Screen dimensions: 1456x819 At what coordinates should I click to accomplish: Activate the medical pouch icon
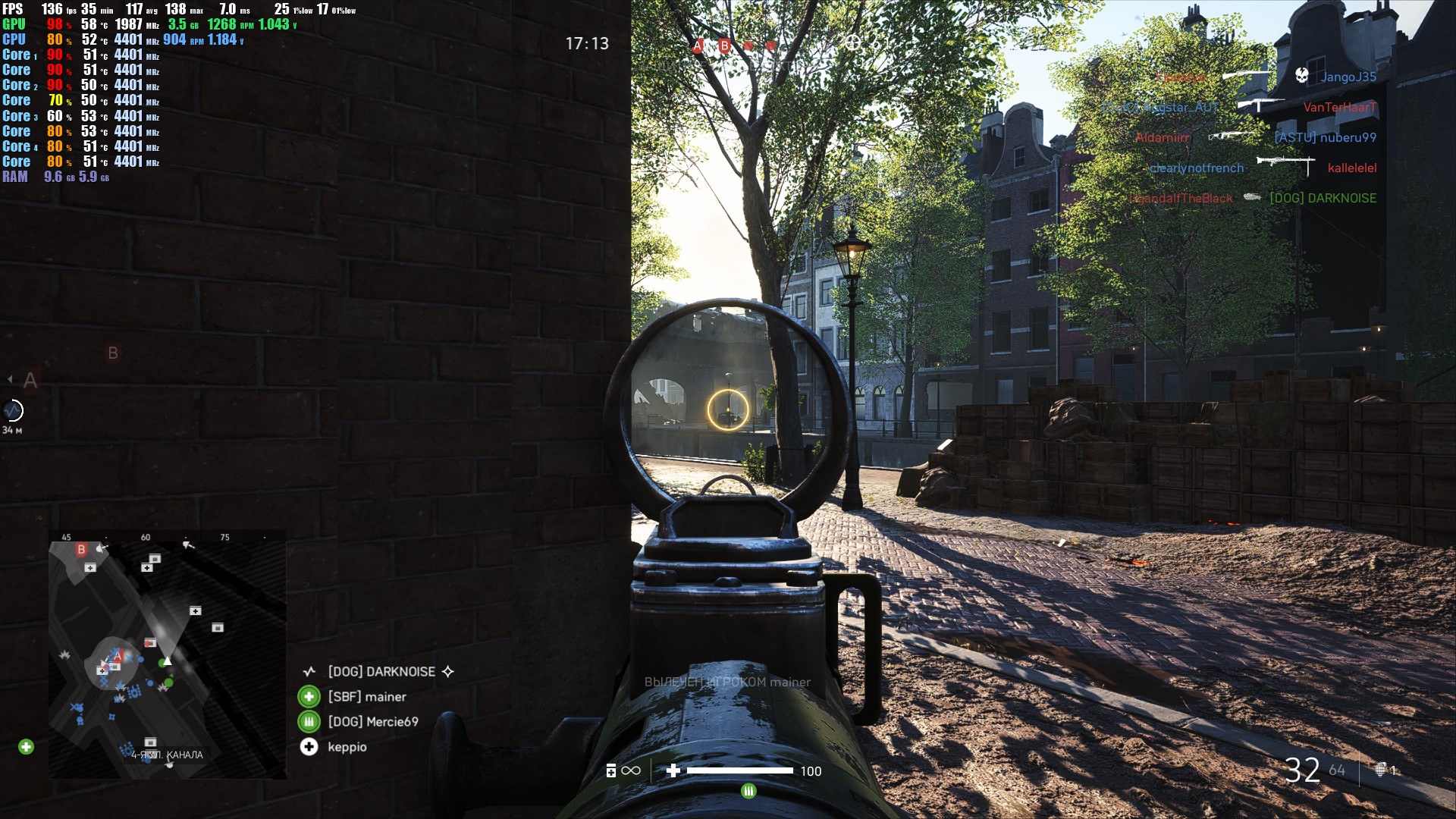point(611,771)
